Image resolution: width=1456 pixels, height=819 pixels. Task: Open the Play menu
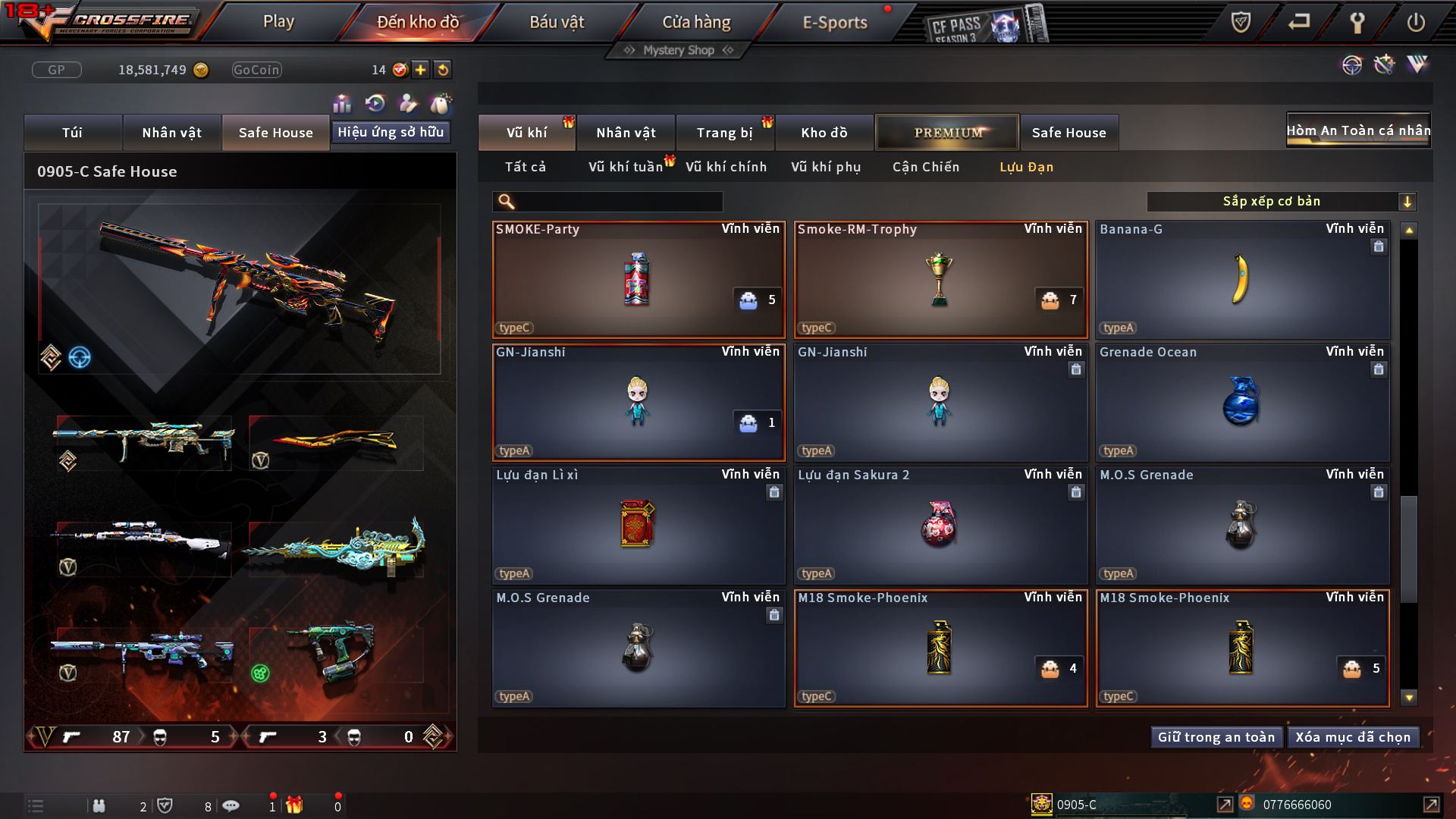point(278,22)
